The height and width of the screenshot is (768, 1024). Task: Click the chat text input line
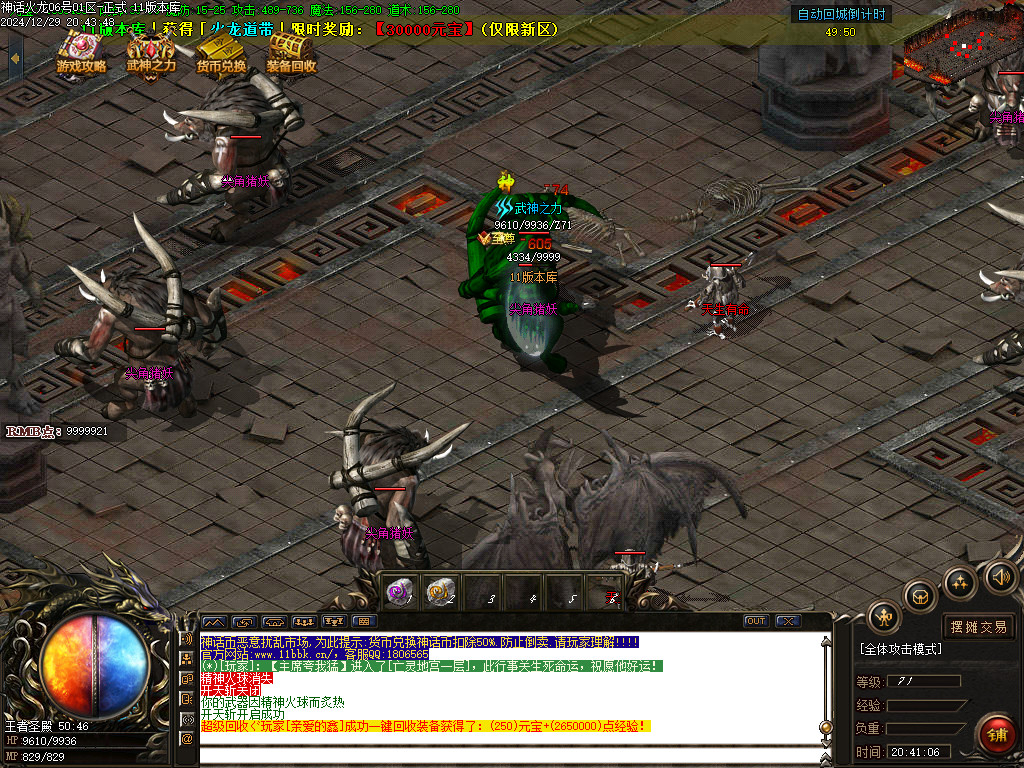[510, 755]
